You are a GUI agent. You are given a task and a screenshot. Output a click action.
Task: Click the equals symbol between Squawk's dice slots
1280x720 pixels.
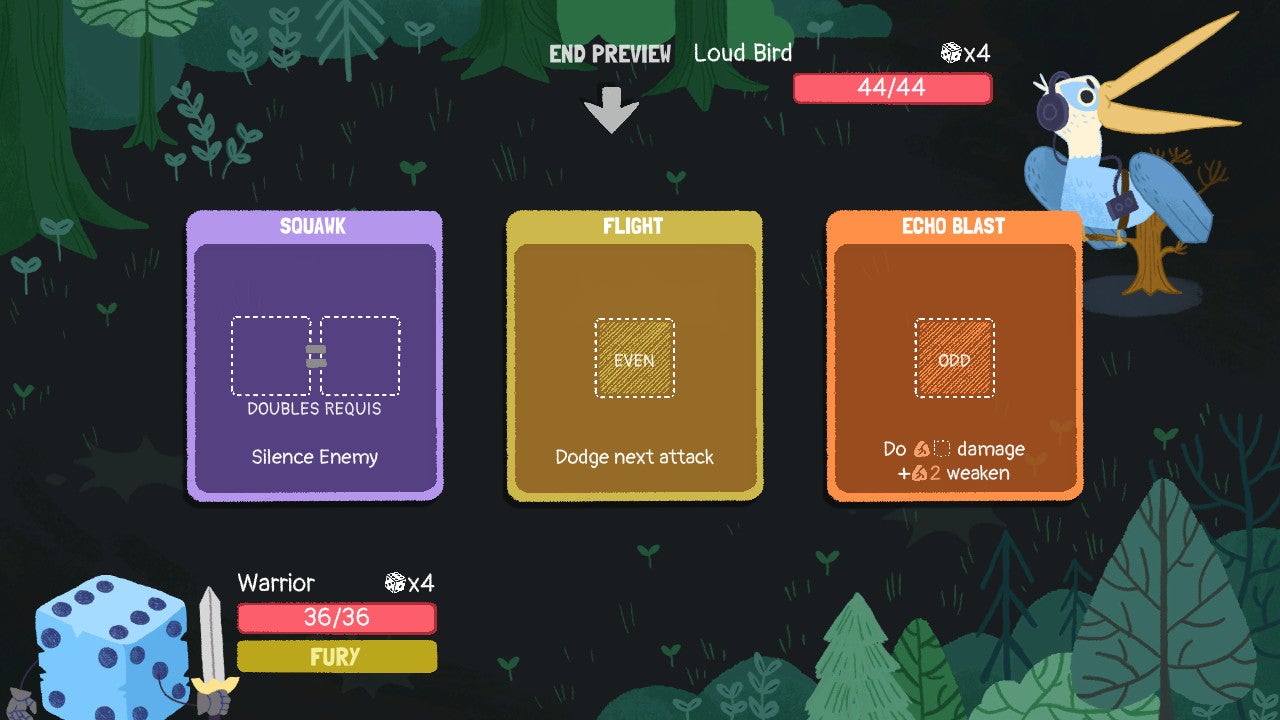pos(317,355)
